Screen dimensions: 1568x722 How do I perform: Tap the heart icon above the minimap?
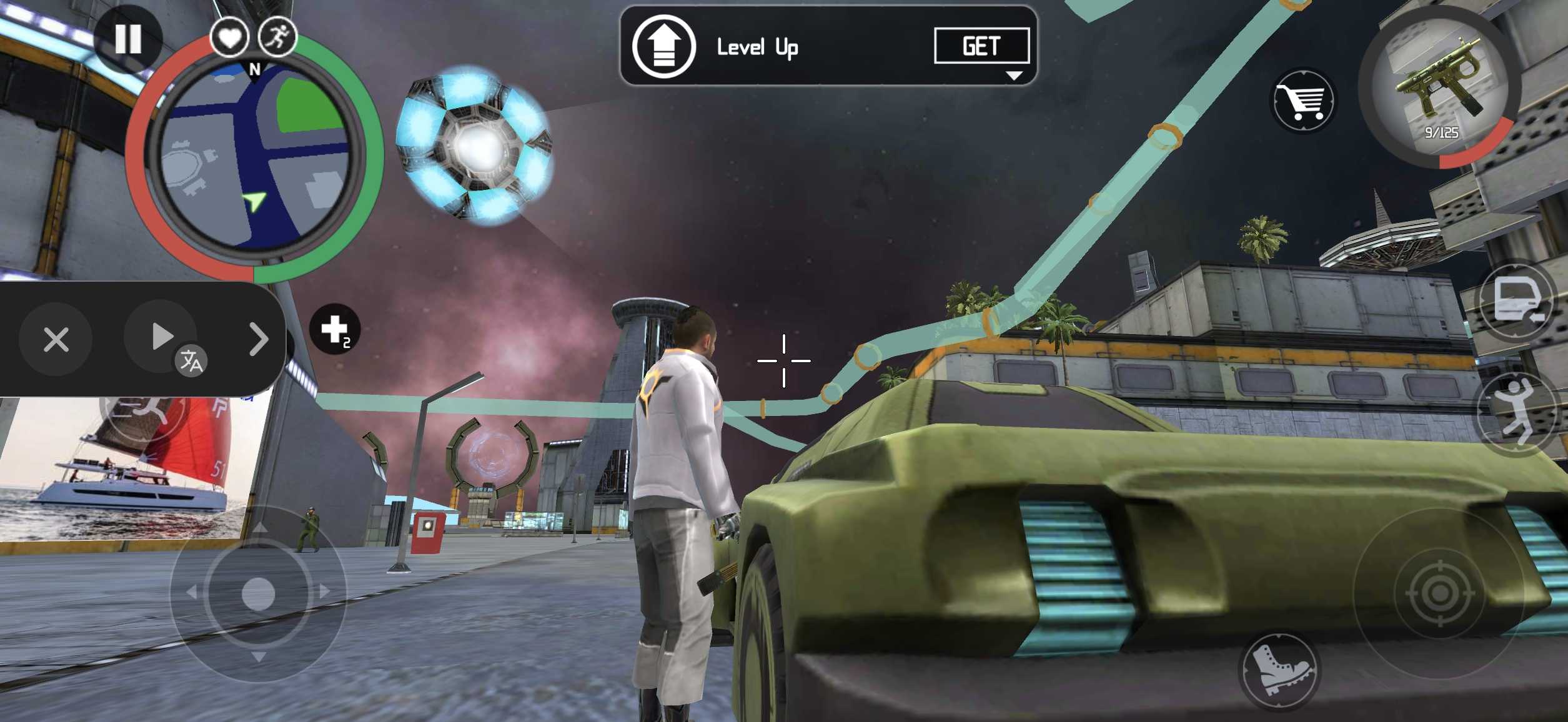229,37
